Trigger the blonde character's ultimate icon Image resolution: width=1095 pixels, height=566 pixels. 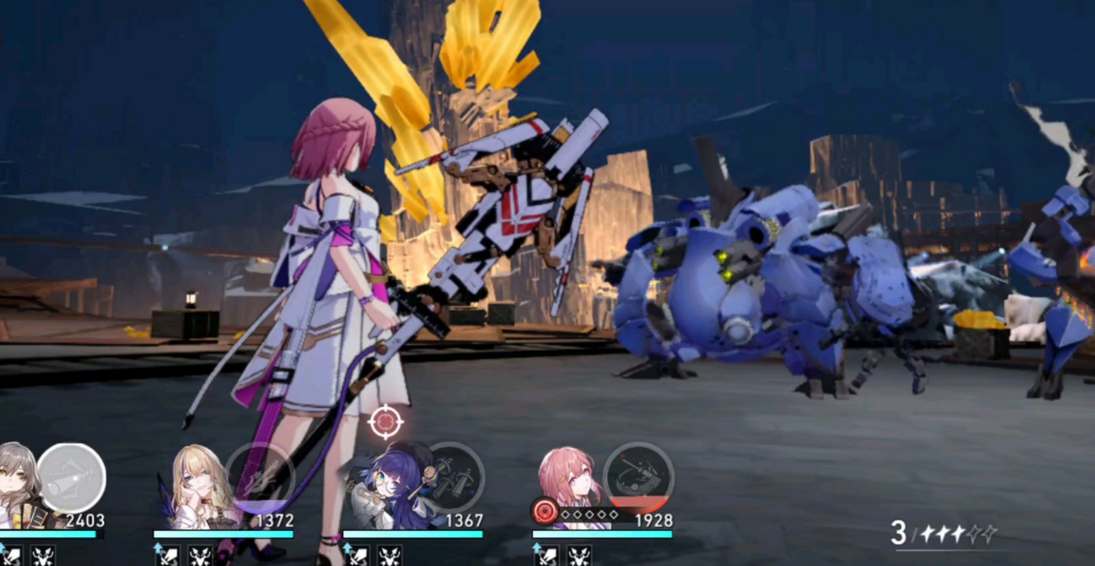point(259,476)
